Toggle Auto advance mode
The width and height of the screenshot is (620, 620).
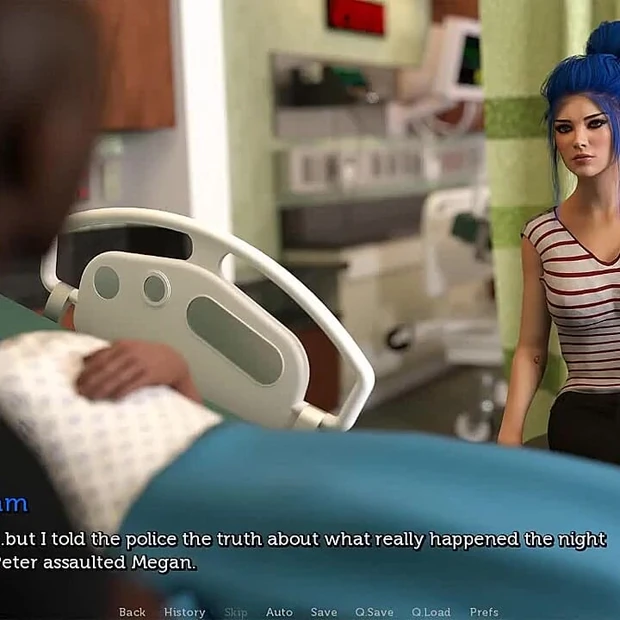pyautogui.click(x=279, y=612)
